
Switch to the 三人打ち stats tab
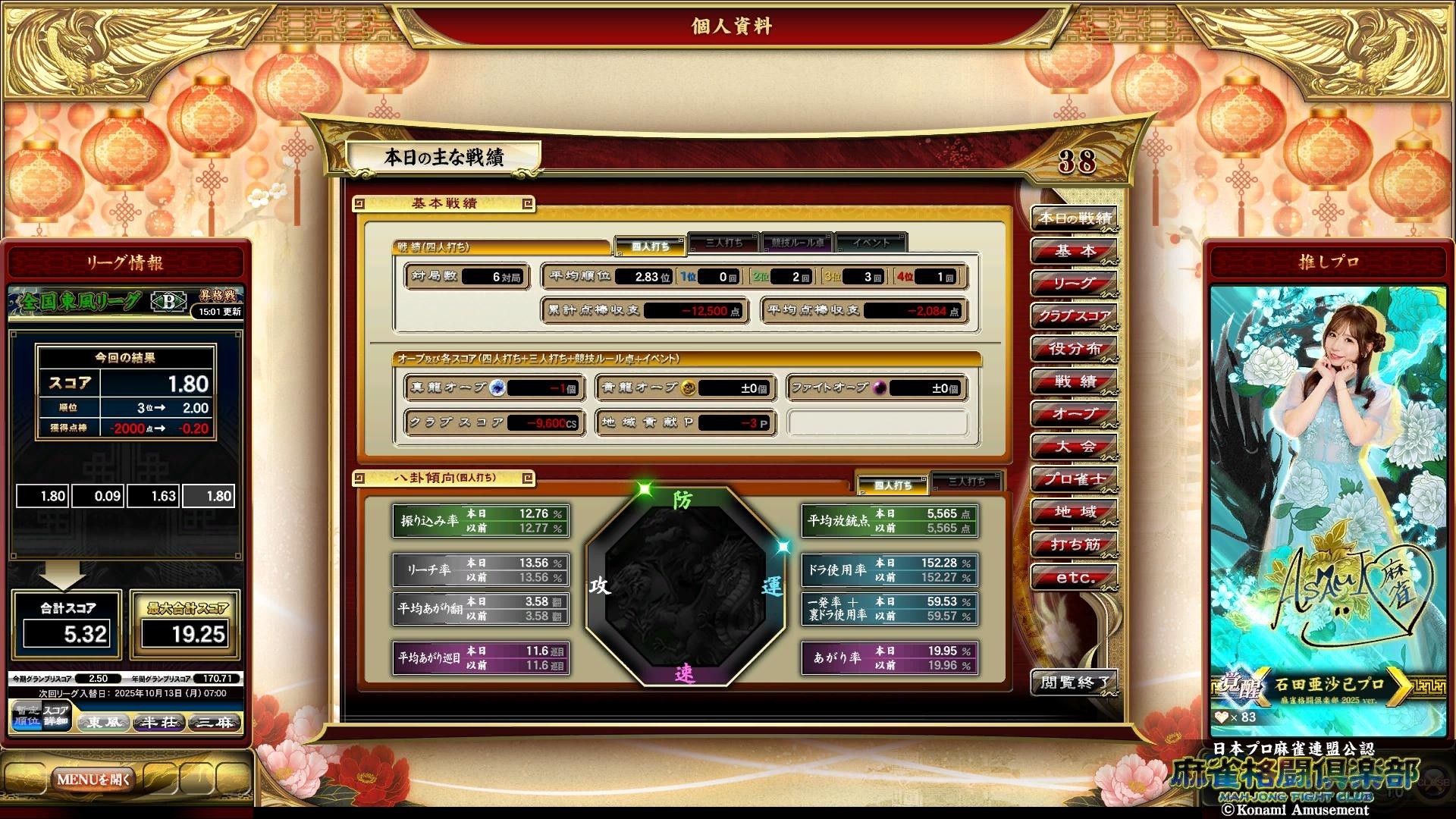(x=723, y=241)
